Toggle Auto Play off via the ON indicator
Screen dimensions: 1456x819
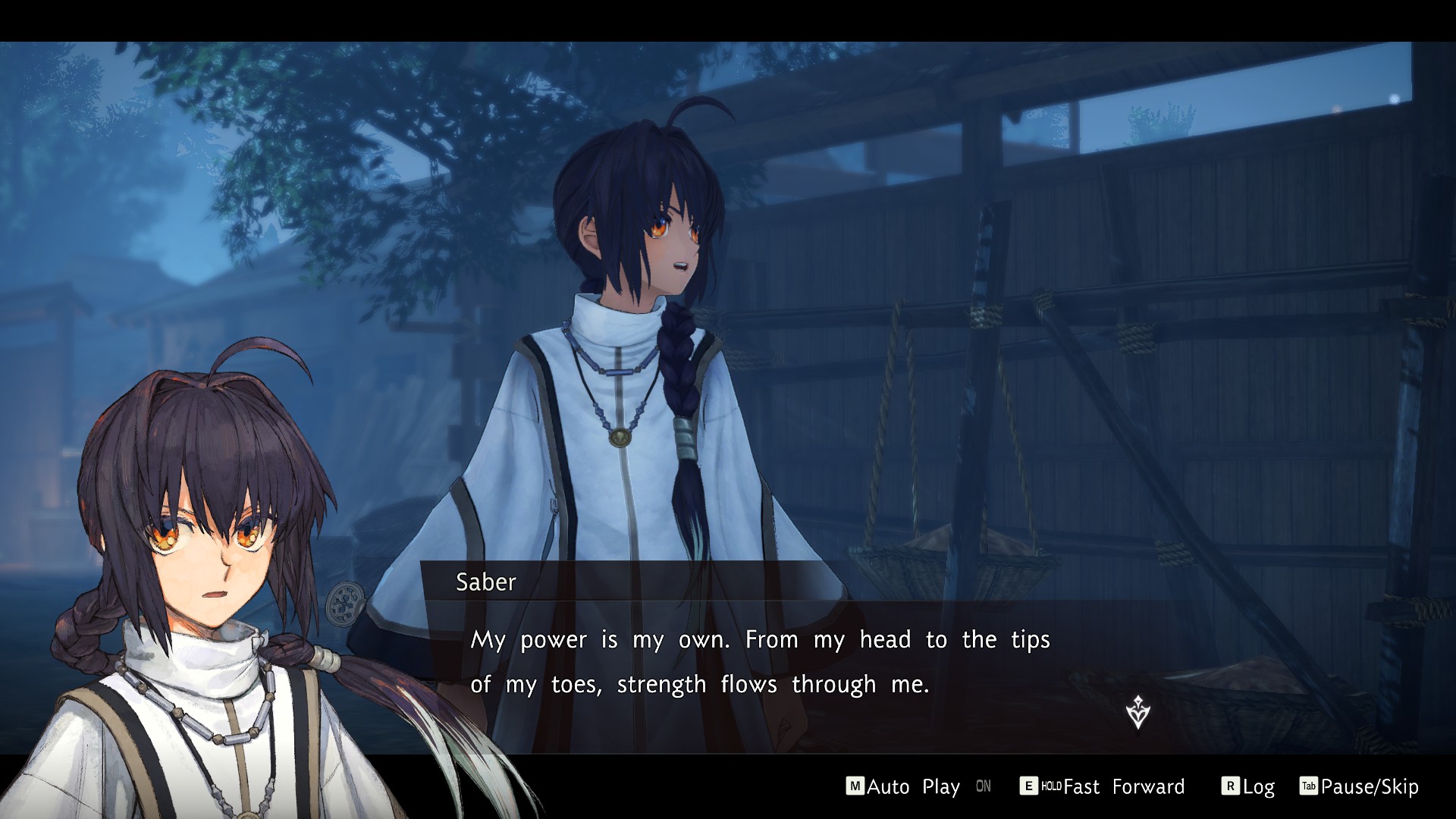click(x=983, y=787)
